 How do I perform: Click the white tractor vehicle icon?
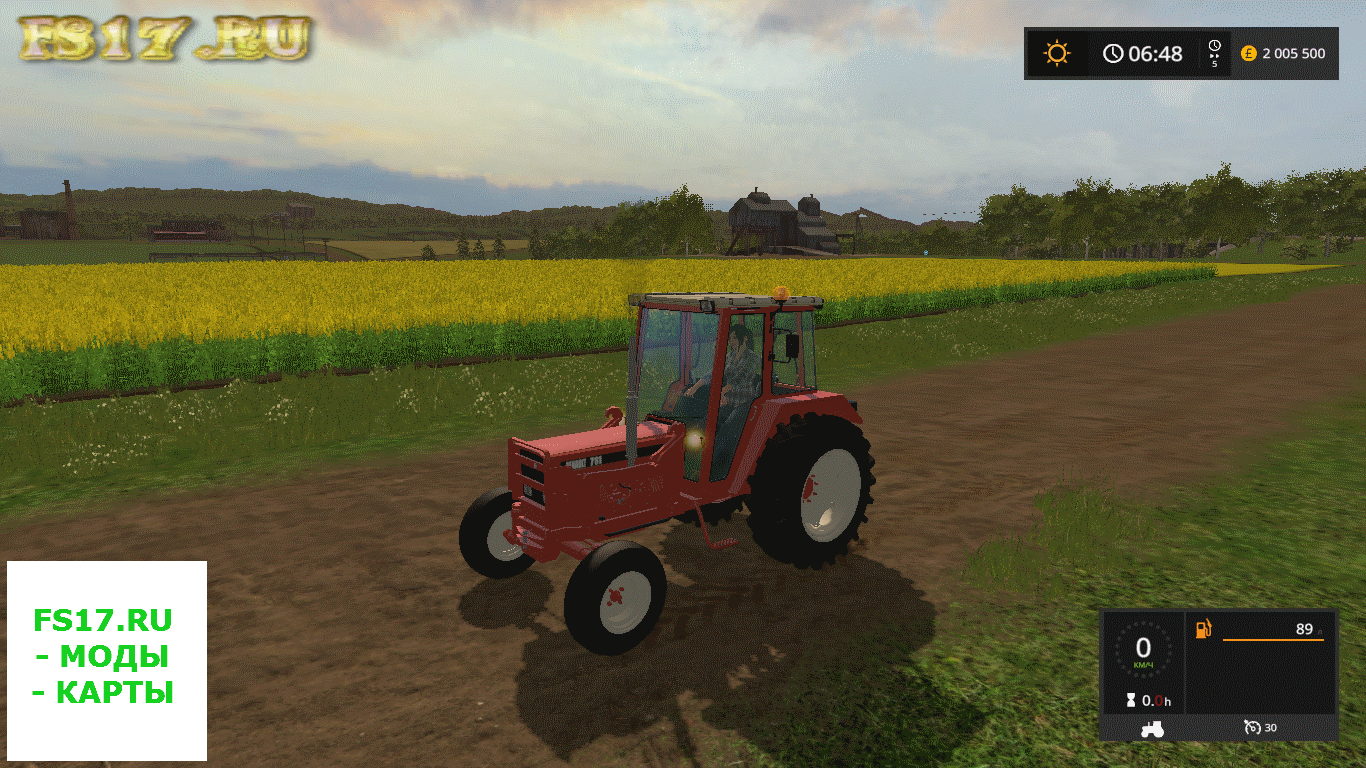(1152, 728)
